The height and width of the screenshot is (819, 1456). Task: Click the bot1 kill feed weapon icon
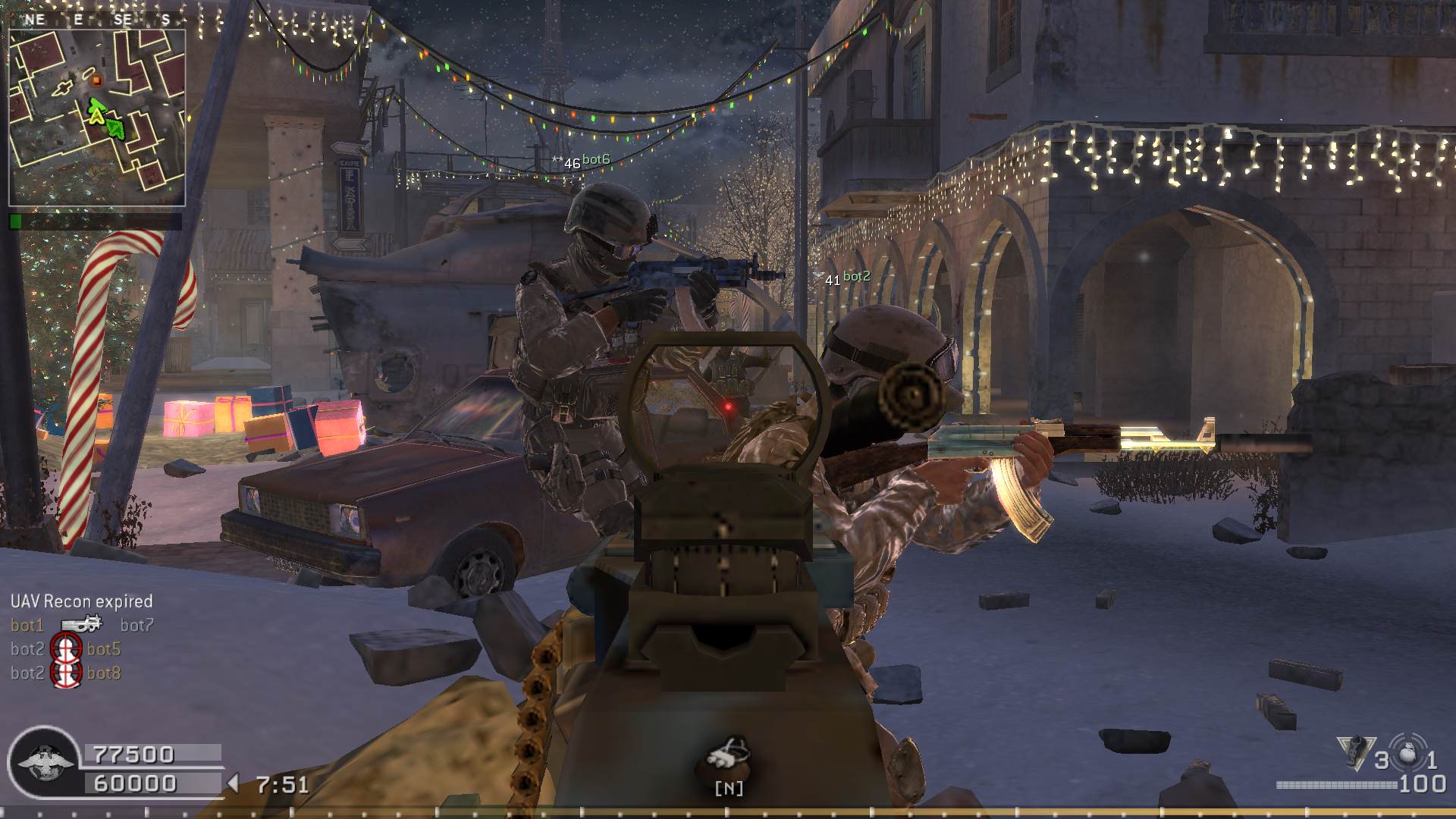pos(82,625)
